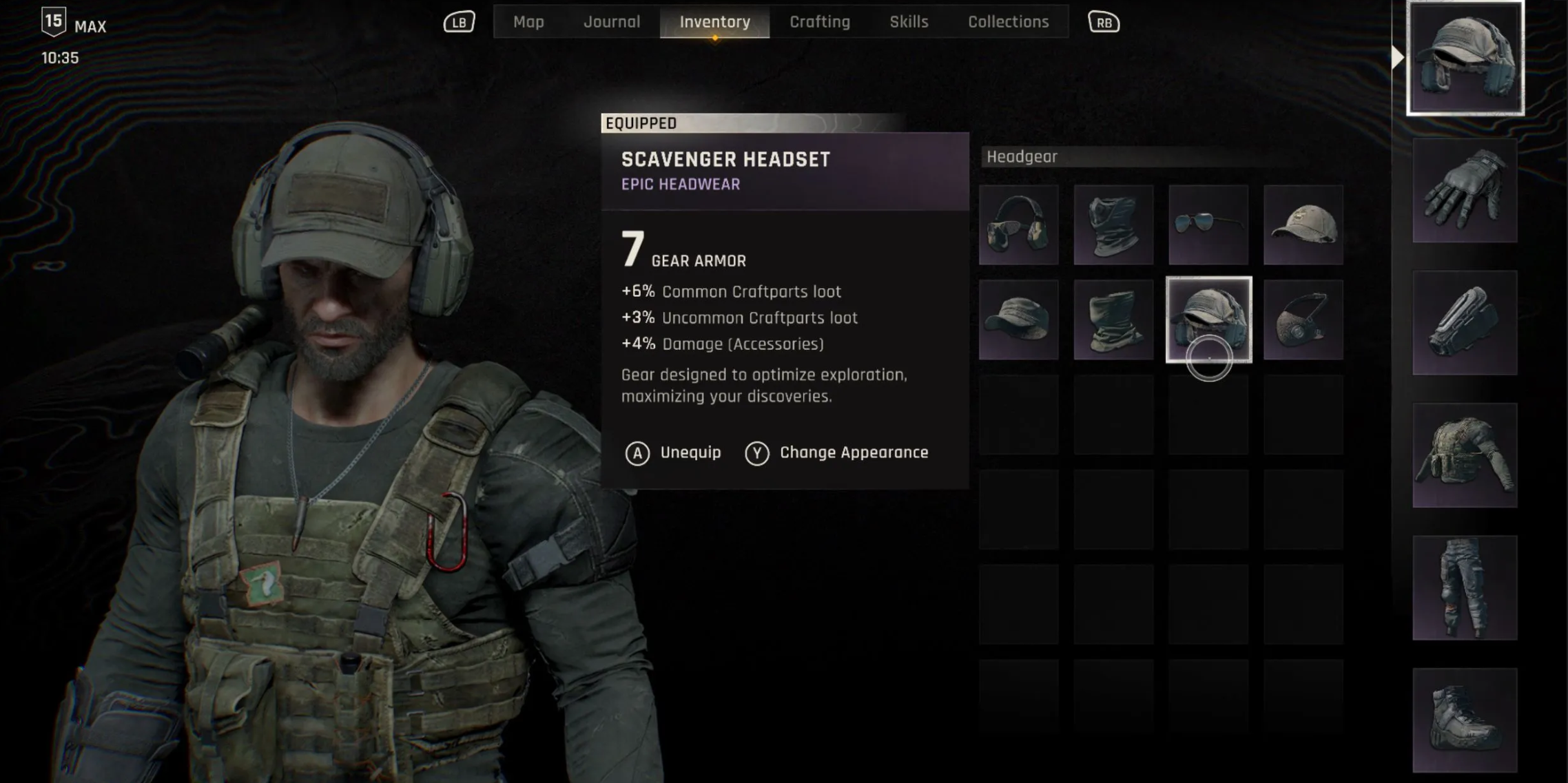Pick the tan baseball cap

point(1303,225)
